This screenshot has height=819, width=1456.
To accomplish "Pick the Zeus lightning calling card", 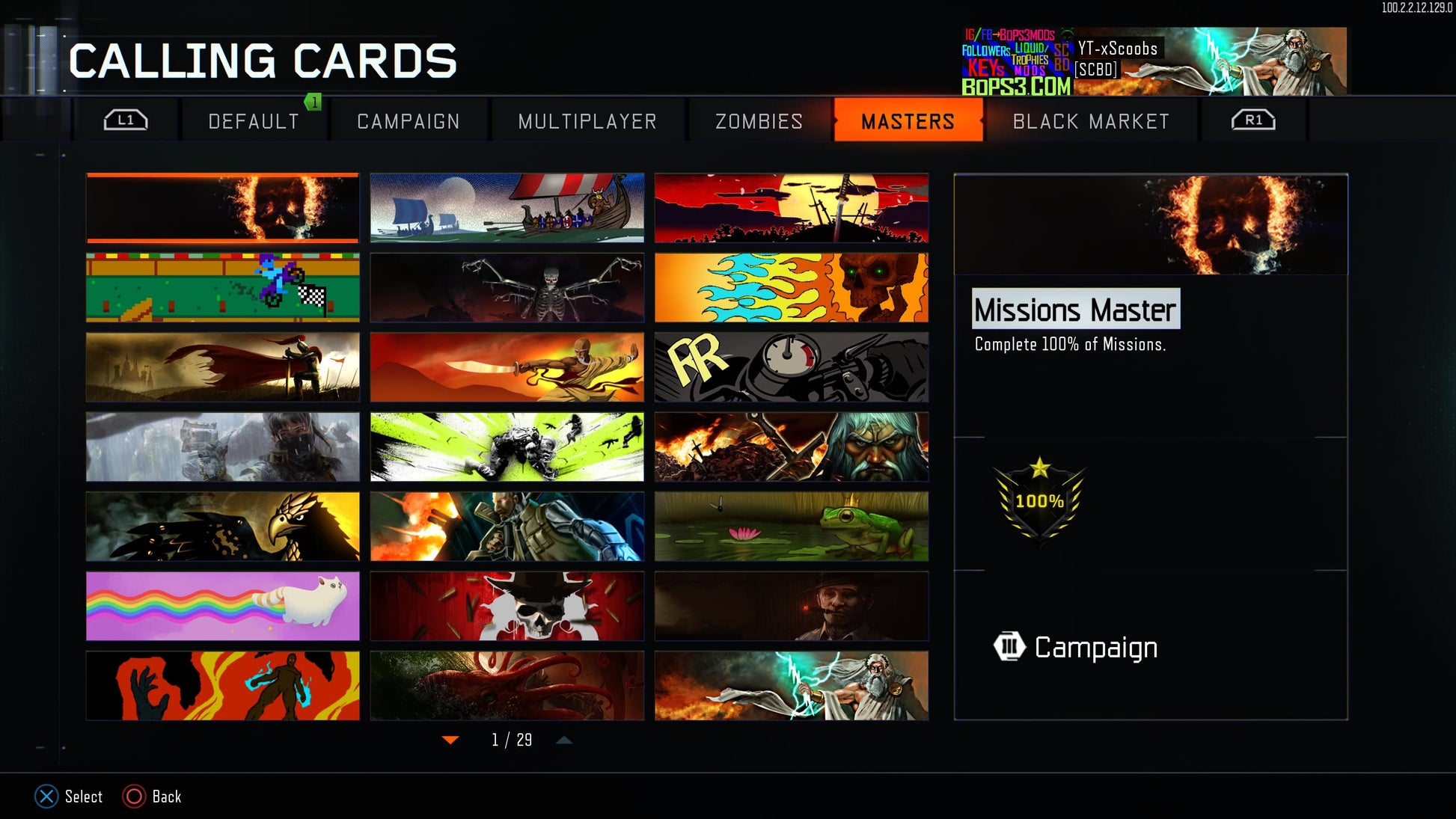I will (792, 686).
